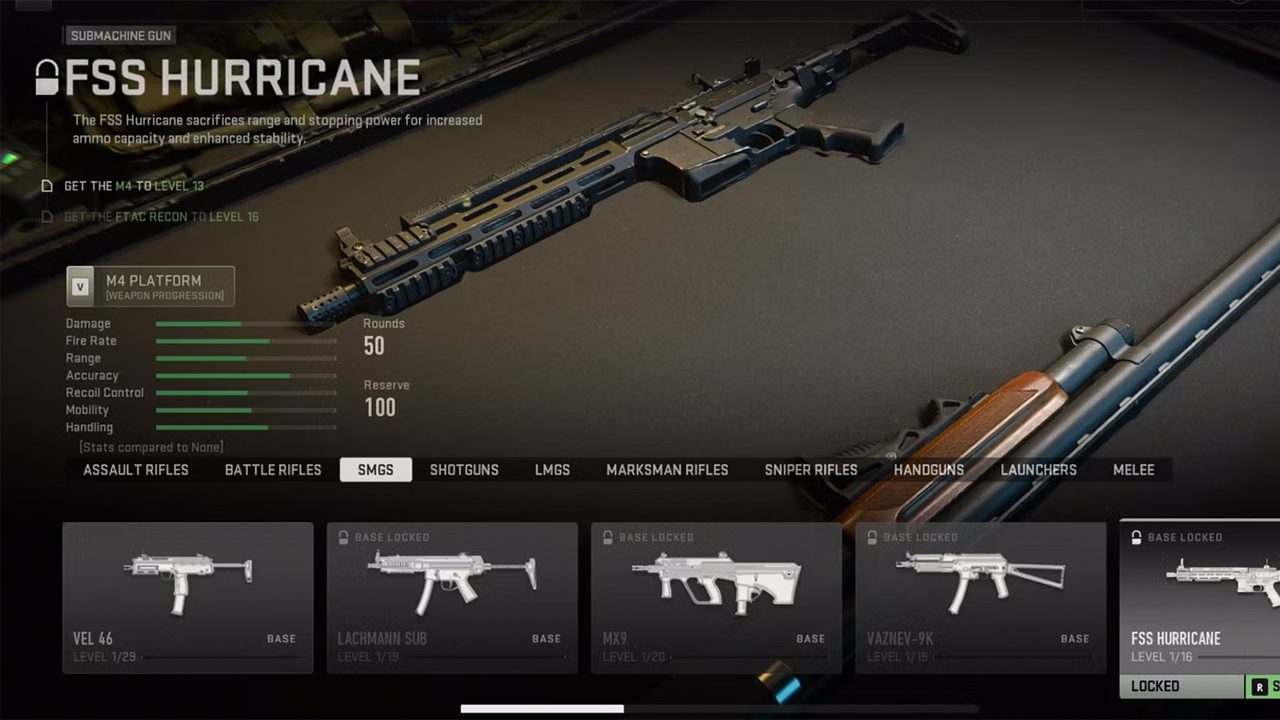Switch to the Assault Rifles tab
This screenshot has width=1280, height=720.
pyautogui.click(x=136, y=470)
